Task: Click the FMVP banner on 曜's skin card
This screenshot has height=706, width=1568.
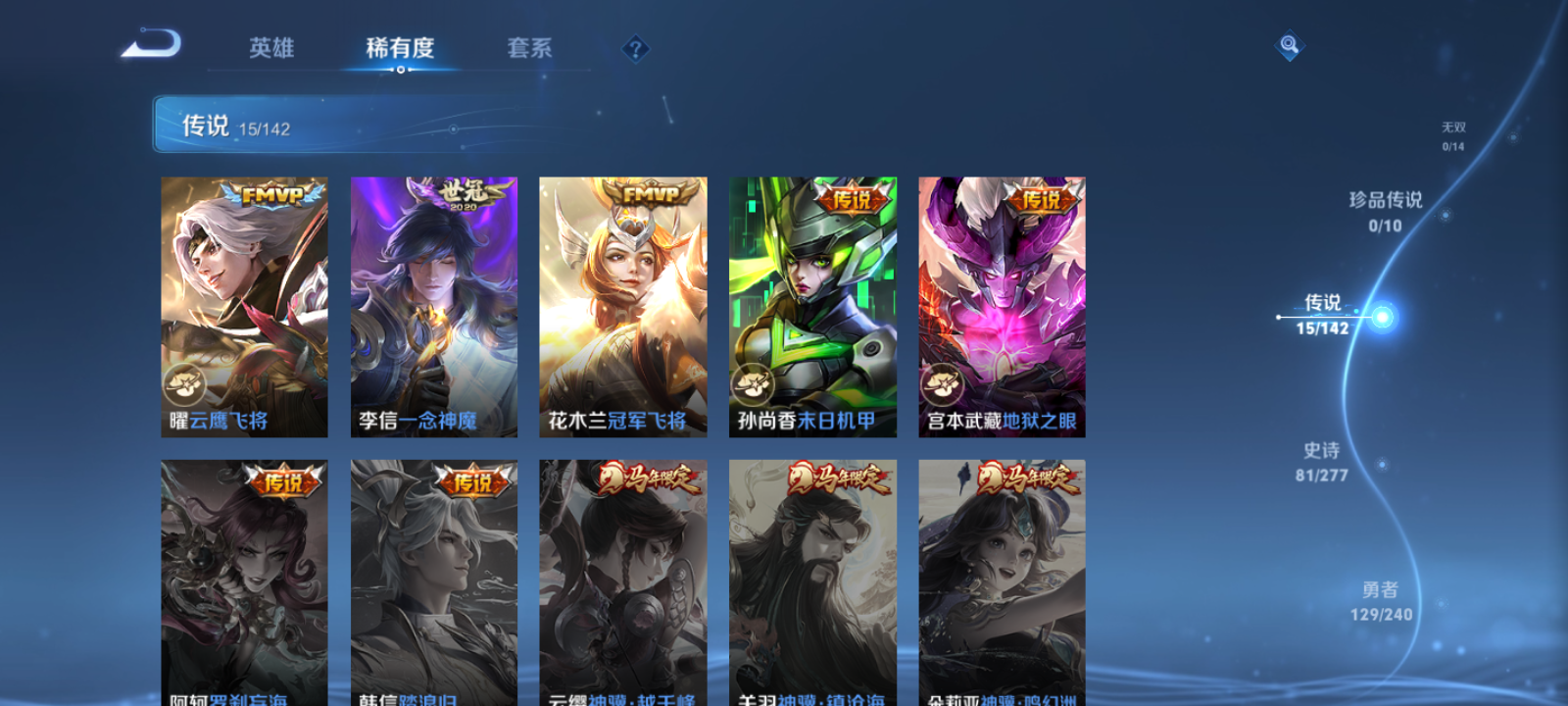Action: (275, 194)
